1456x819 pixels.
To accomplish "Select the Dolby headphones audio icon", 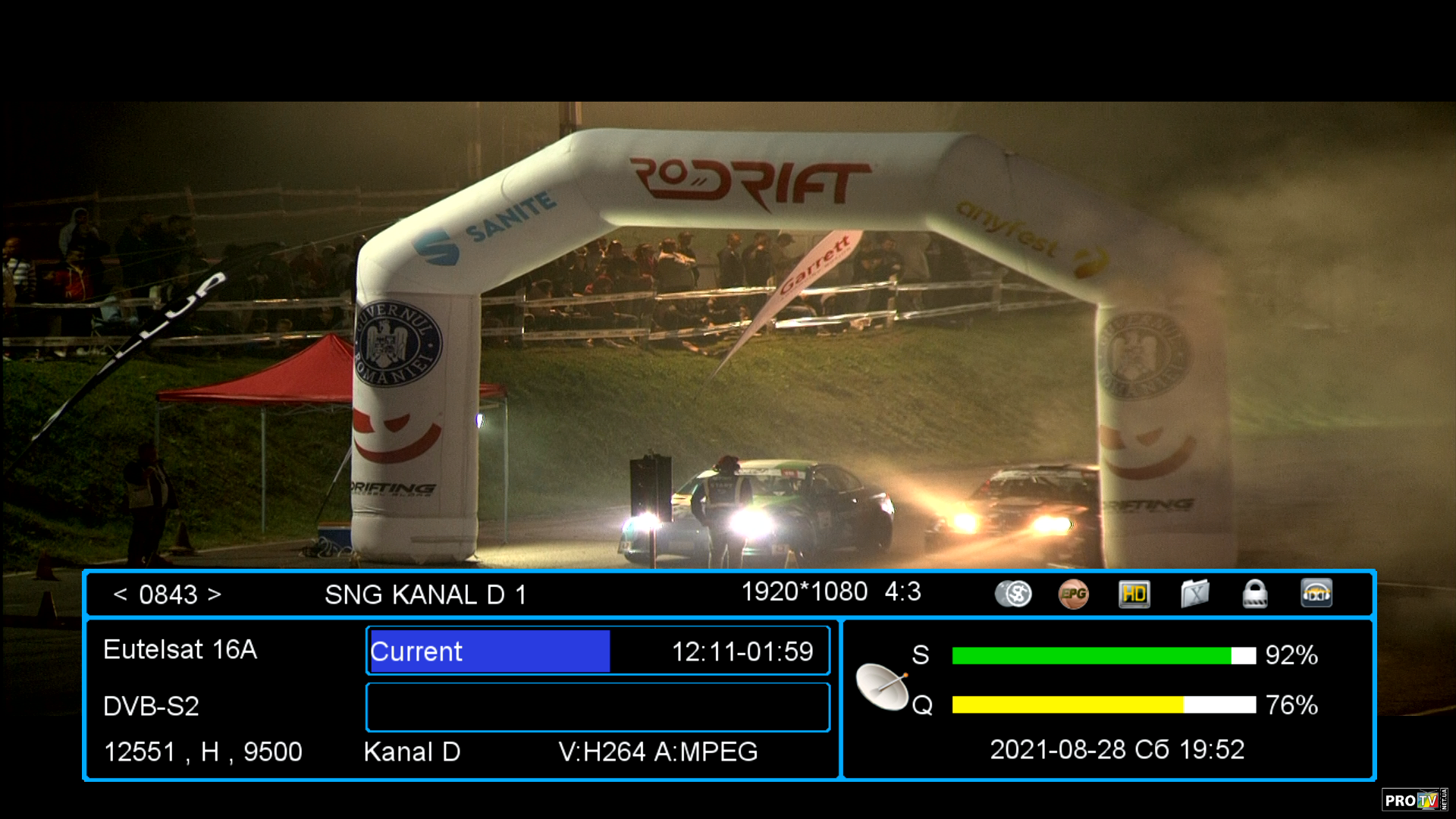I will pos(1316,594).
